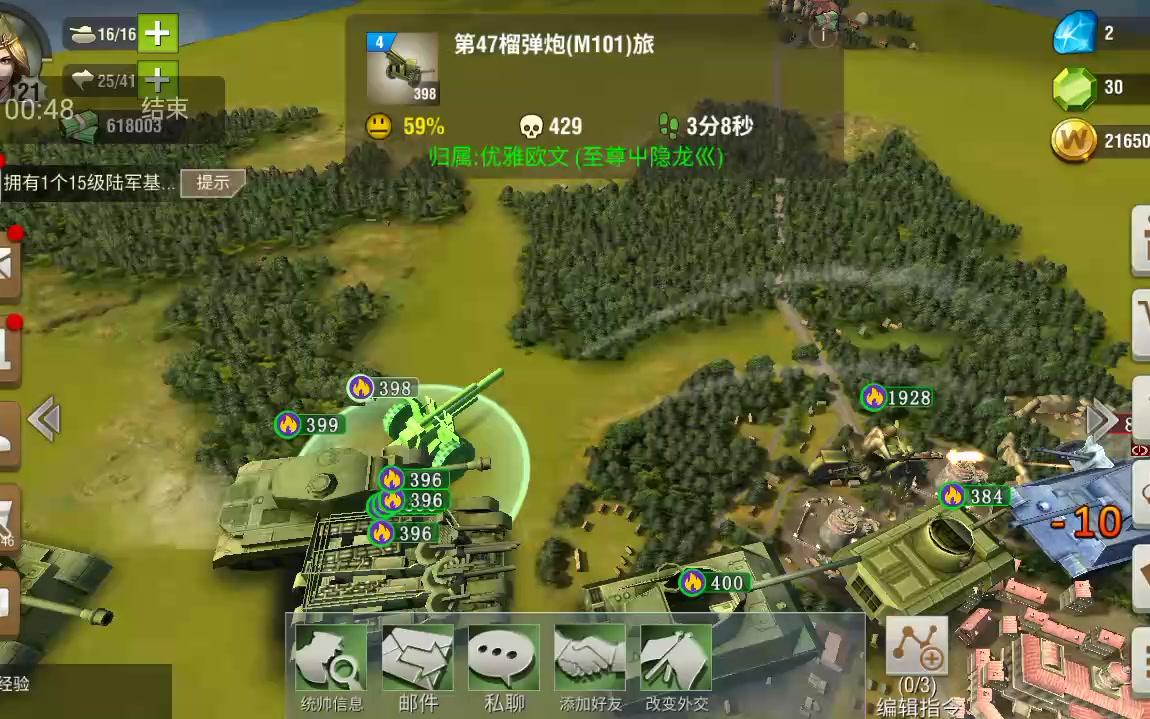Select the unit marker showing 384
Screen dimensions: 1150x719
pos(974,495)
